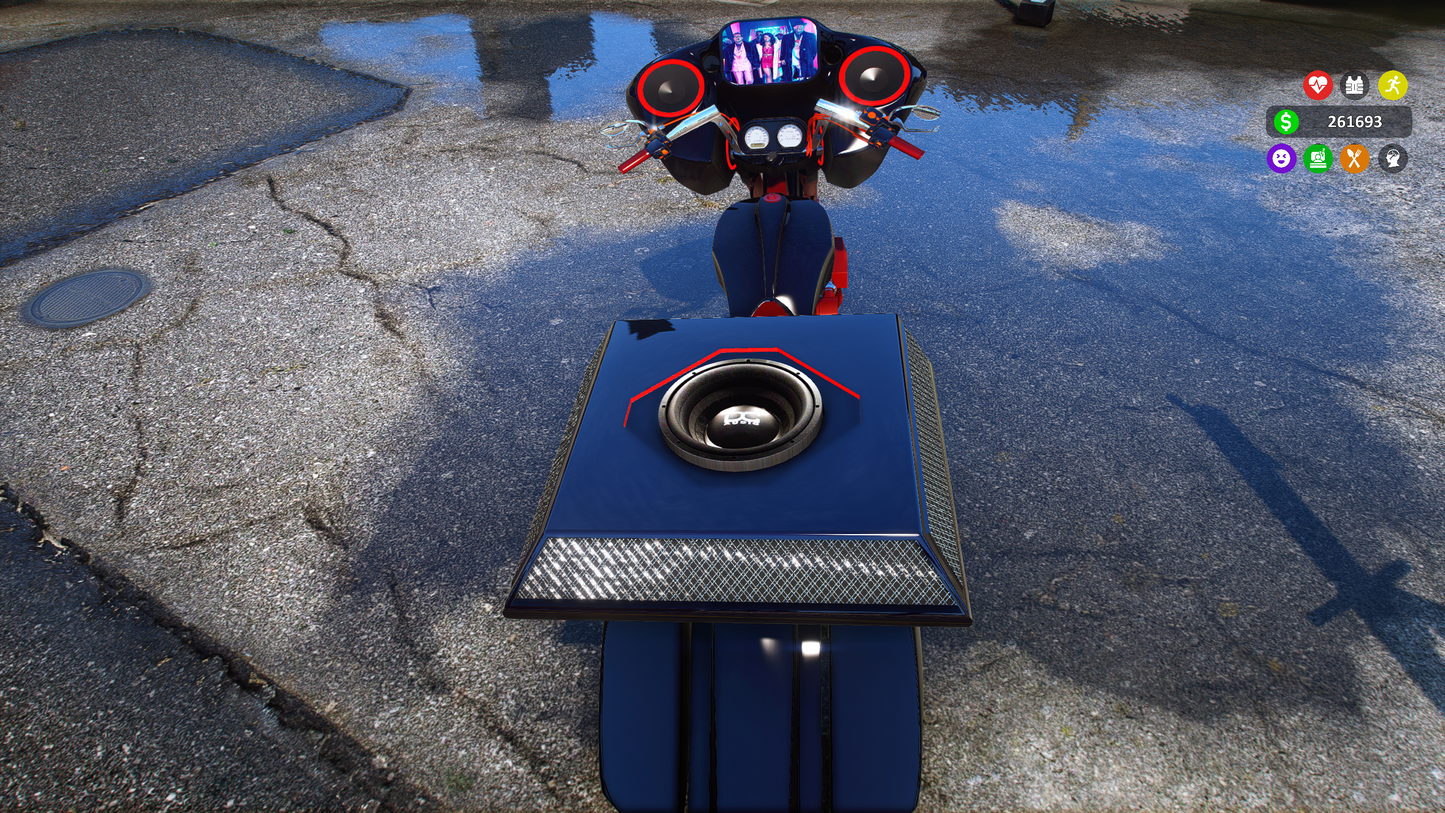1445x813 pixels.
Task: Click the red heart health icon
Action: [x=1318, y=85]
